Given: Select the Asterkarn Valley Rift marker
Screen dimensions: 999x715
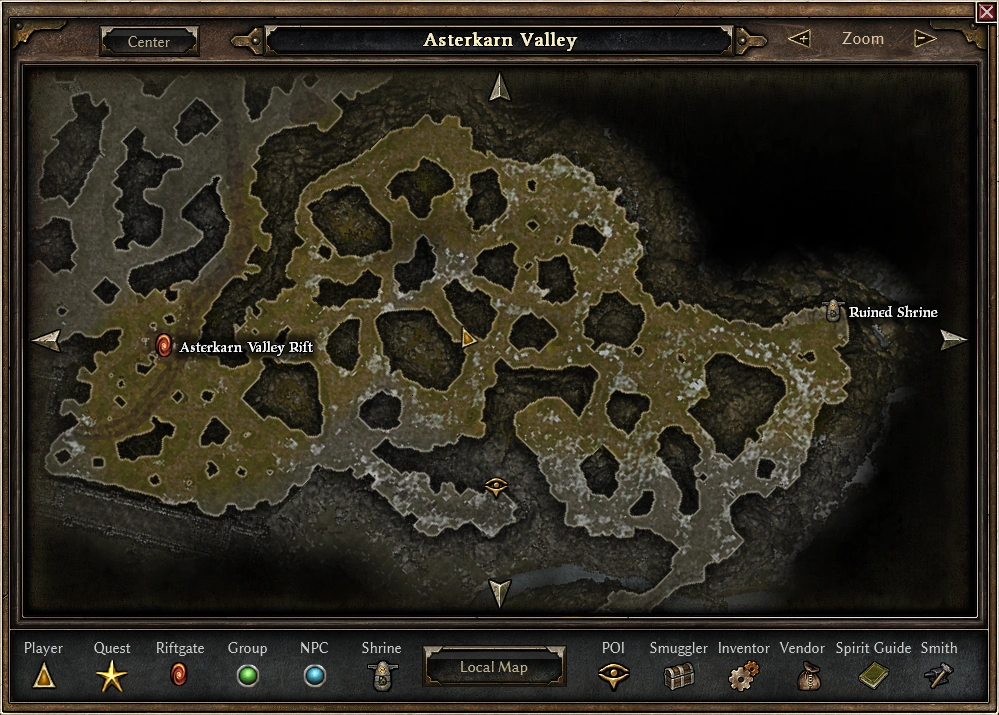Looking at the screenshot, I should pyautogui.click(x=164, y=346).
